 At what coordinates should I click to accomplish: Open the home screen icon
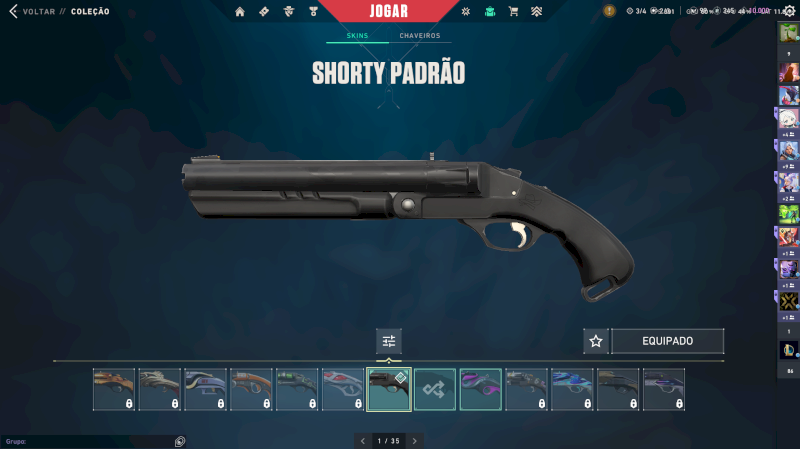[x=240, y=12]
